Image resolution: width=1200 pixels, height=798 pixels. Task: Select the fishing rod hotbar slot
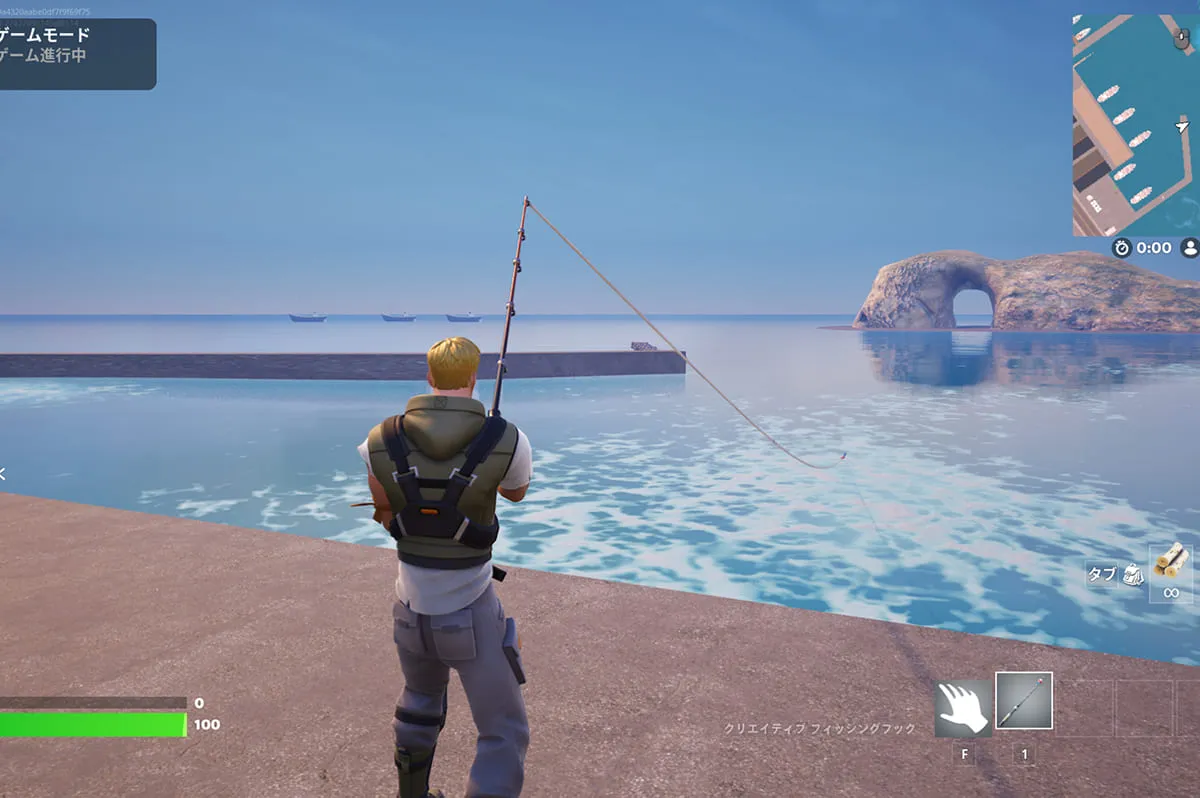[1023, 700]
